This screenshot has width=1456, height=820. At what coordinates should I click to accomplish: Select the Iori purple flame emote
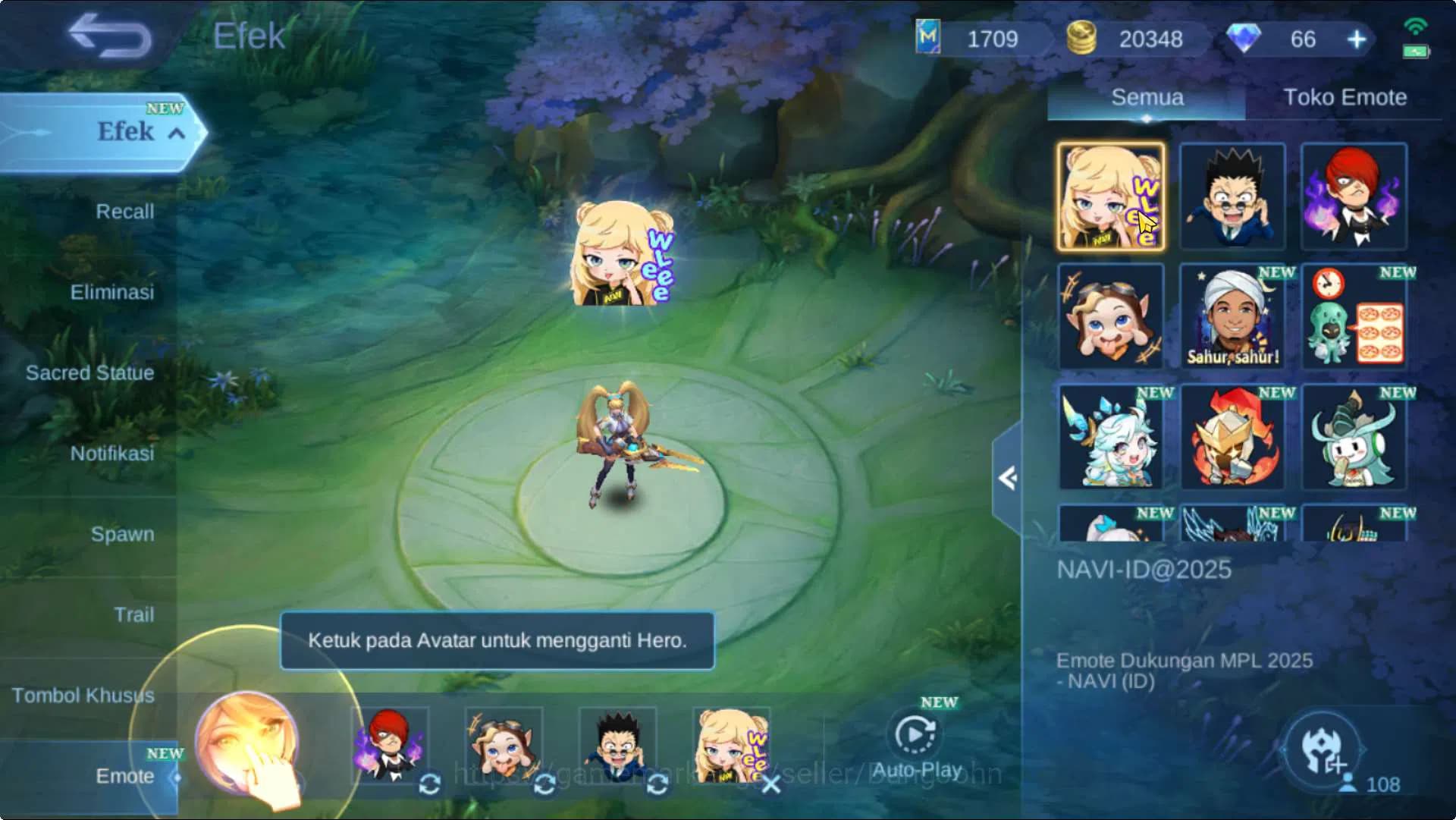point(1354,196)
